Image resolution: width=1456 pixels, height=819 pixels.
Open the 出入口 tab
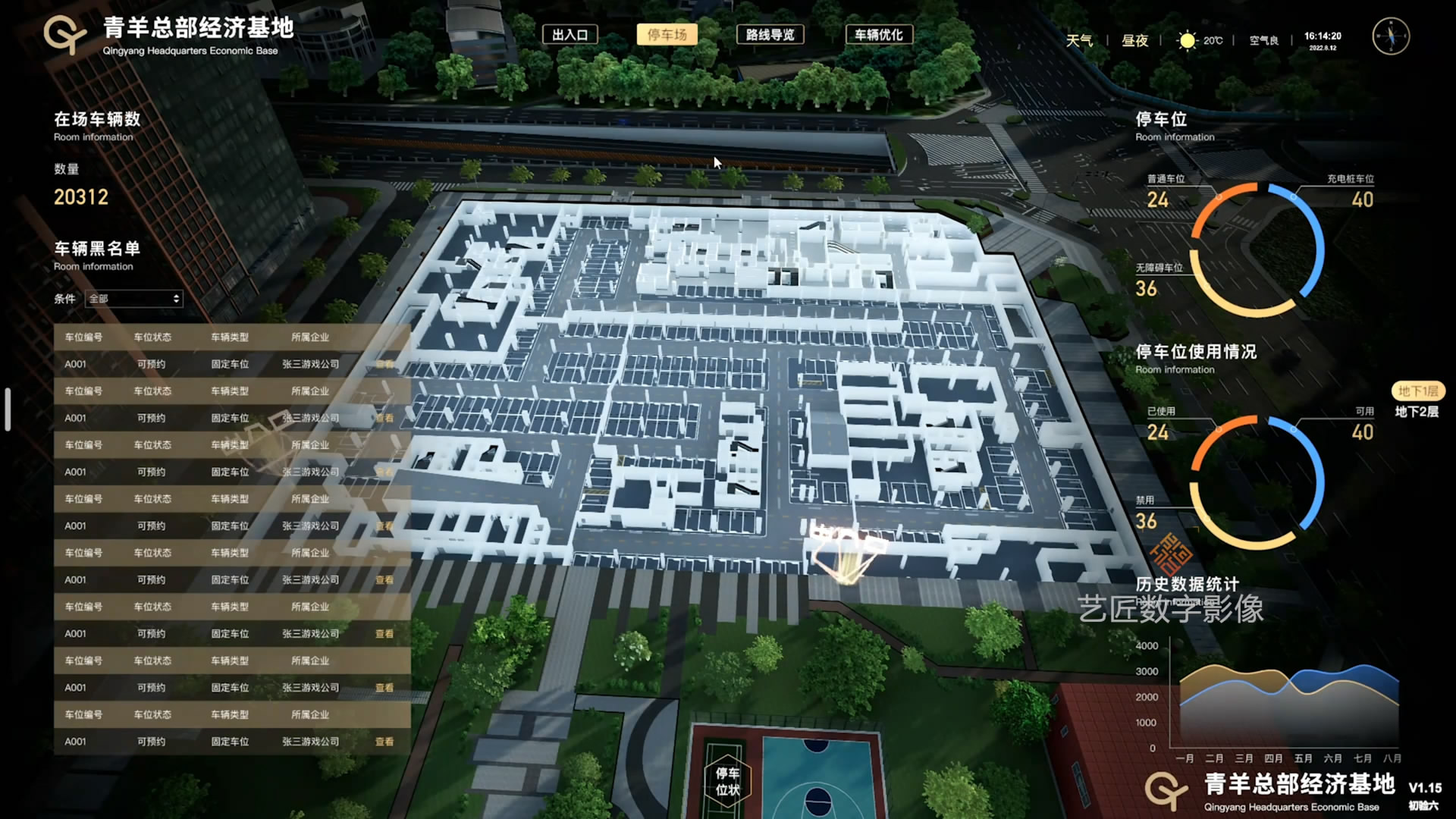tap(570, 35)
